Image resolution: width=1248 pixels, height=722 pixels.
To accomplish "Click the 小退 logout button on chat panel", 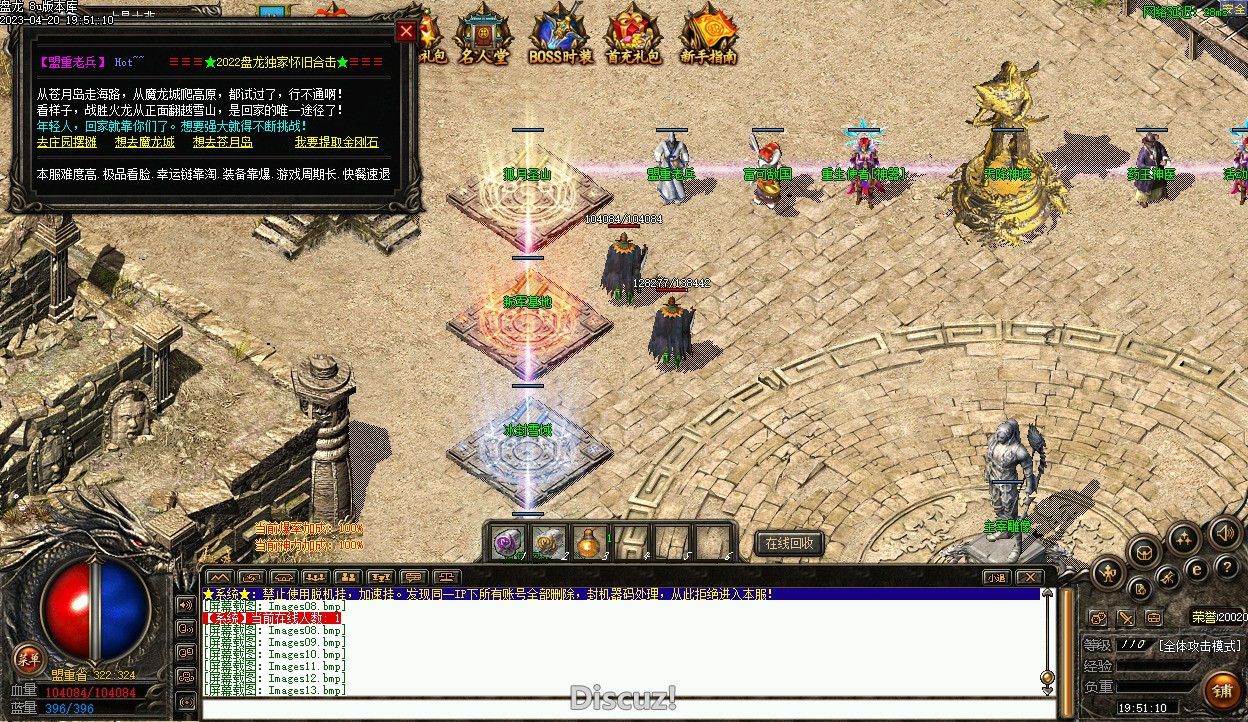I will coord(995,577).
